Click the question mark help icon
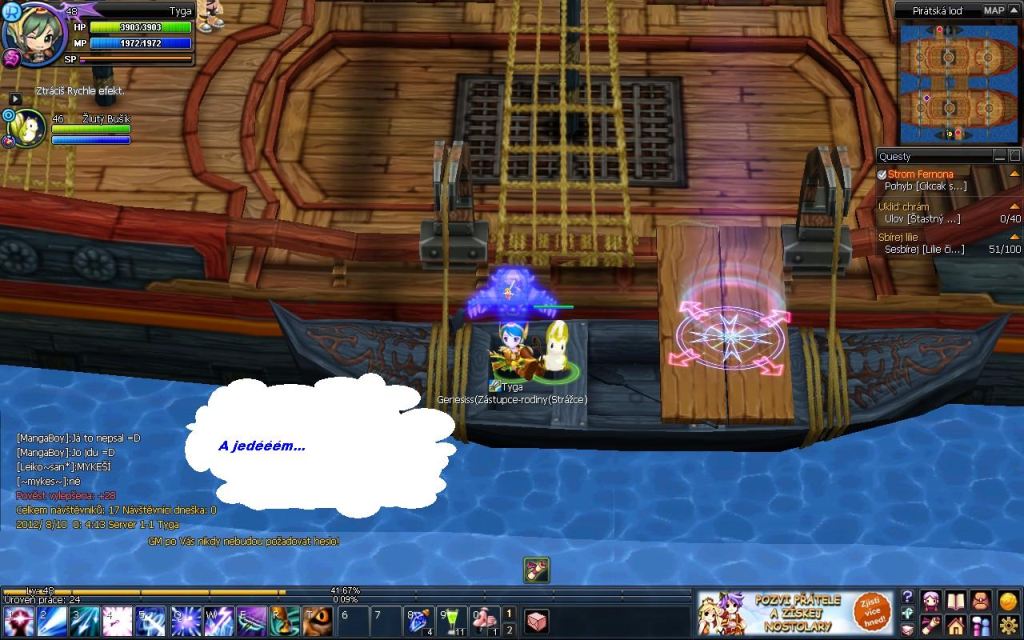 click(907, 597)
